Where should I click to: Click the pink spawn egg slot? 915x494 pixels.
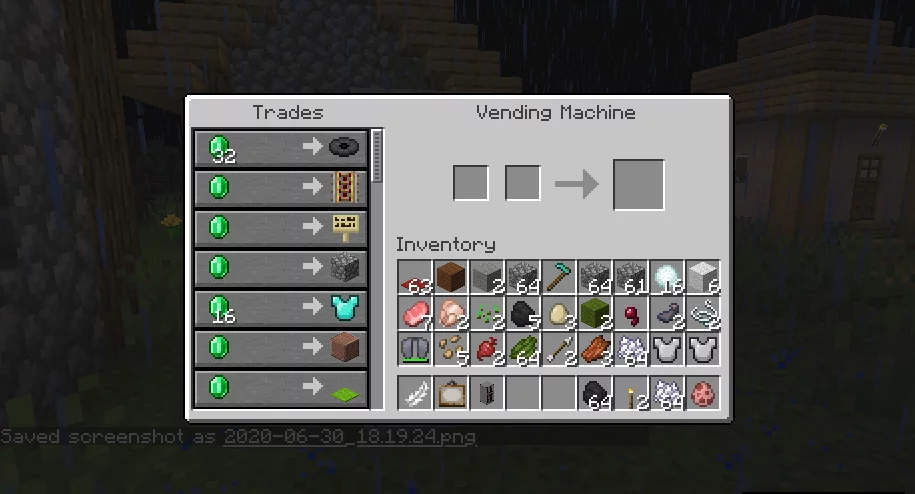(703, 394)
